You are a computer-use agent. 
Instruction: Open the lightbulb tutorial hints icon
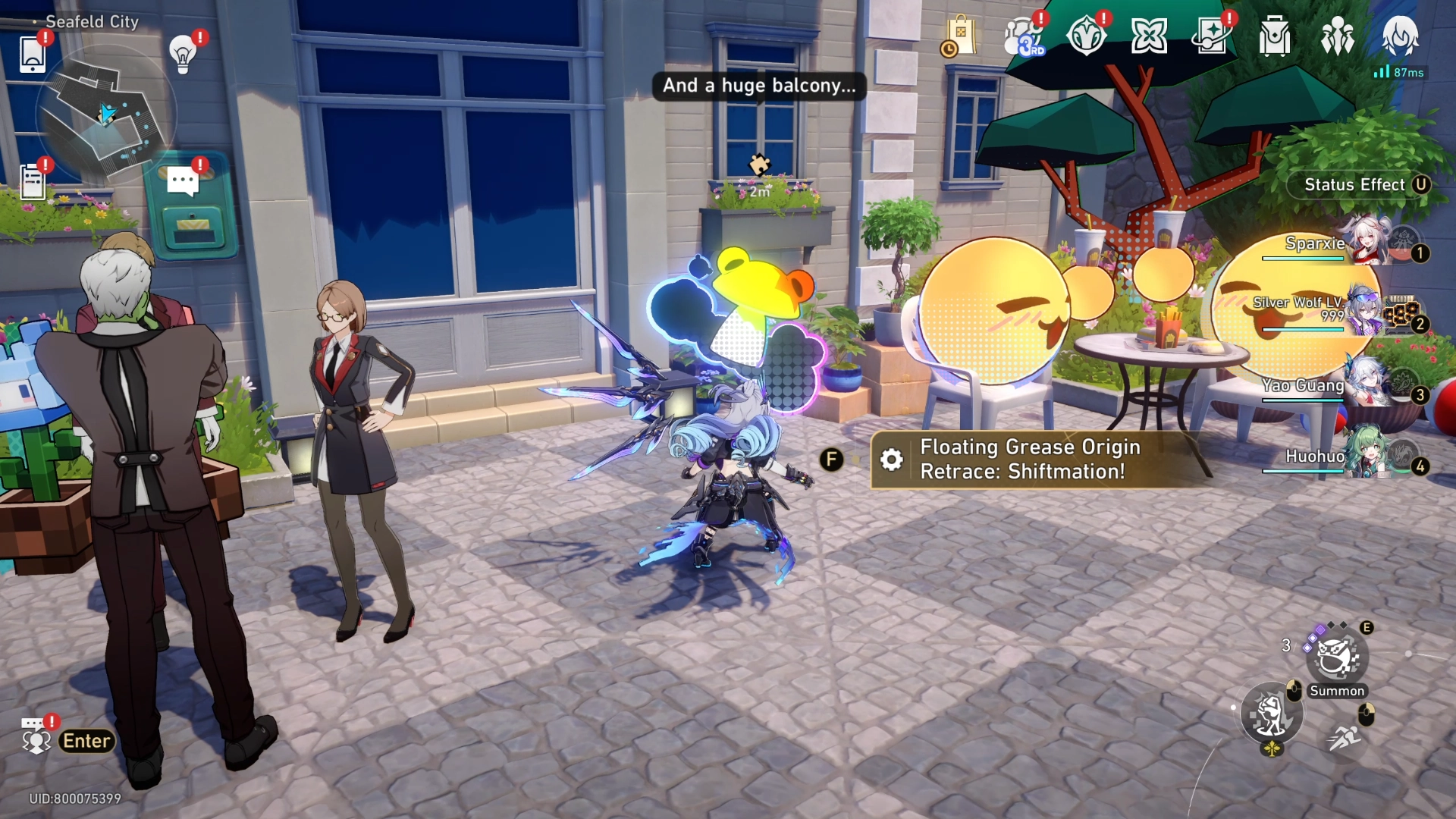point(182,54)
